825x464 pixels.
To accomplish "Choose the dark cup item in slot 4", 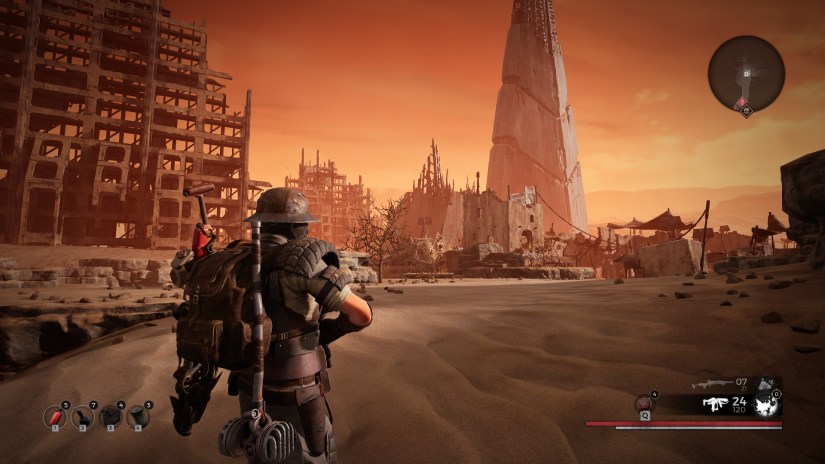I will click(137, 417).
